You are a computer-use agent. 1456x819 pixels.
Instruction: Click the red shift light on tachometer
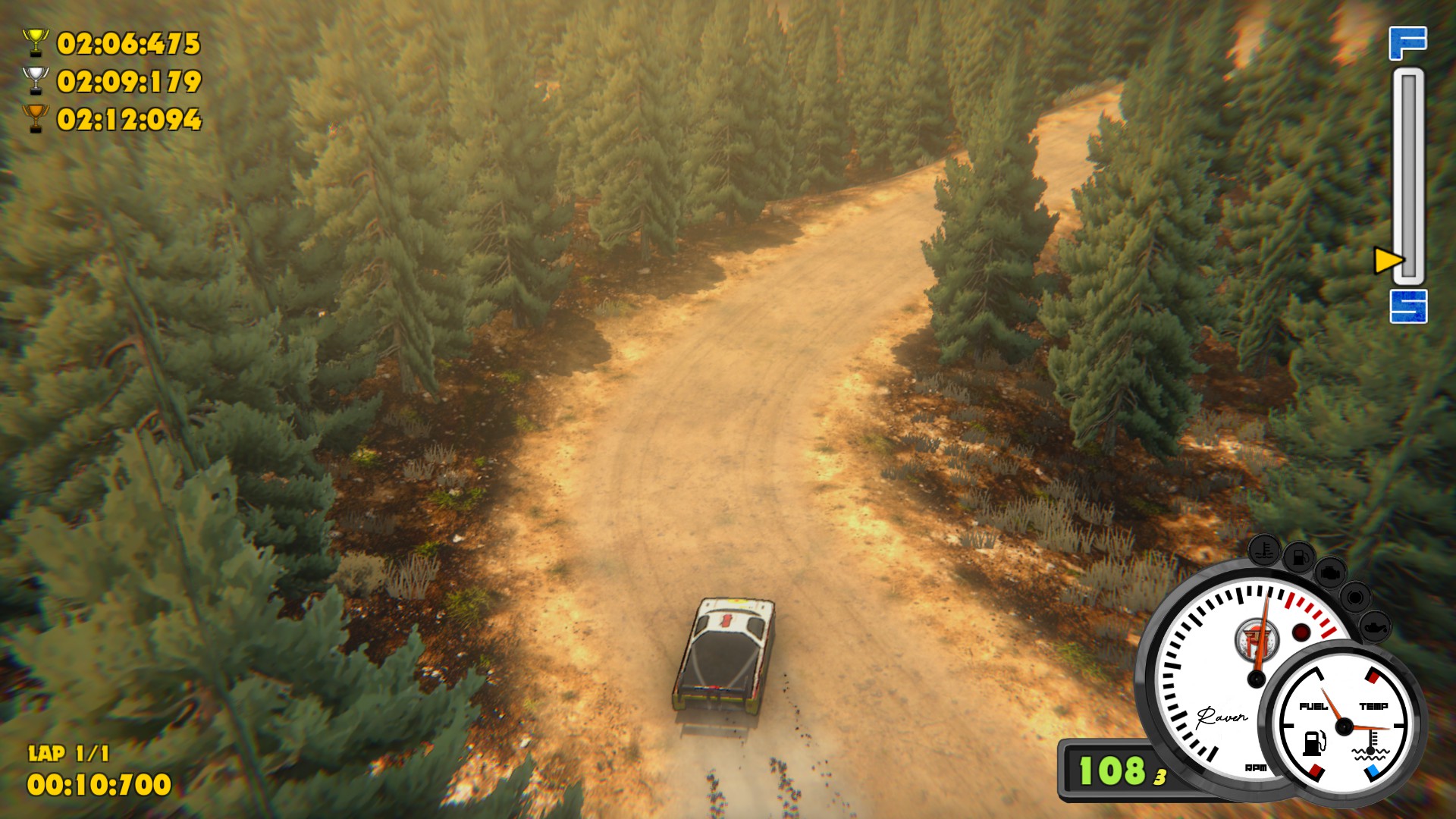[x=1301, y=632]
